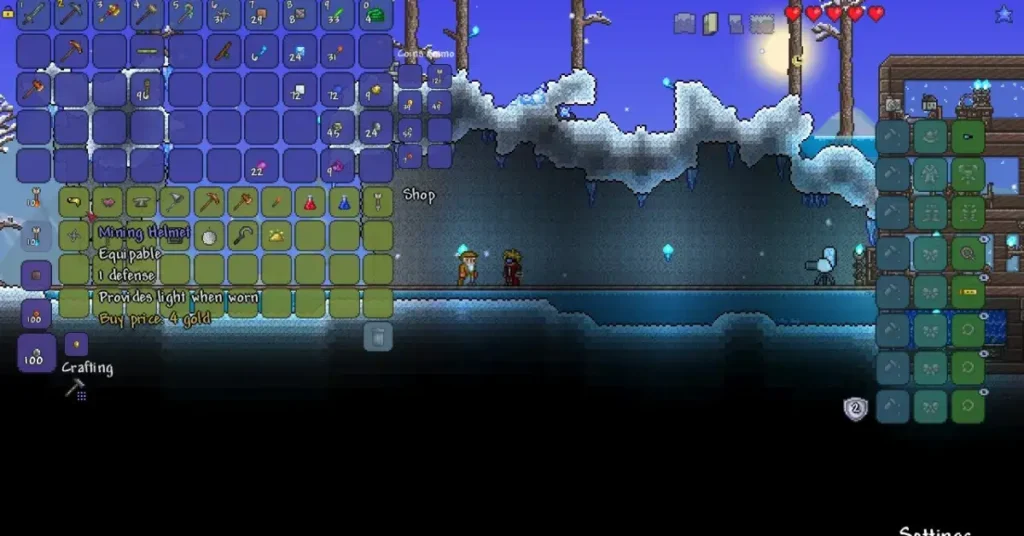This screenshot has height=536, width=1024.
Task: Click the helmet armor equipment slot
Action: (x=968, y=137)
